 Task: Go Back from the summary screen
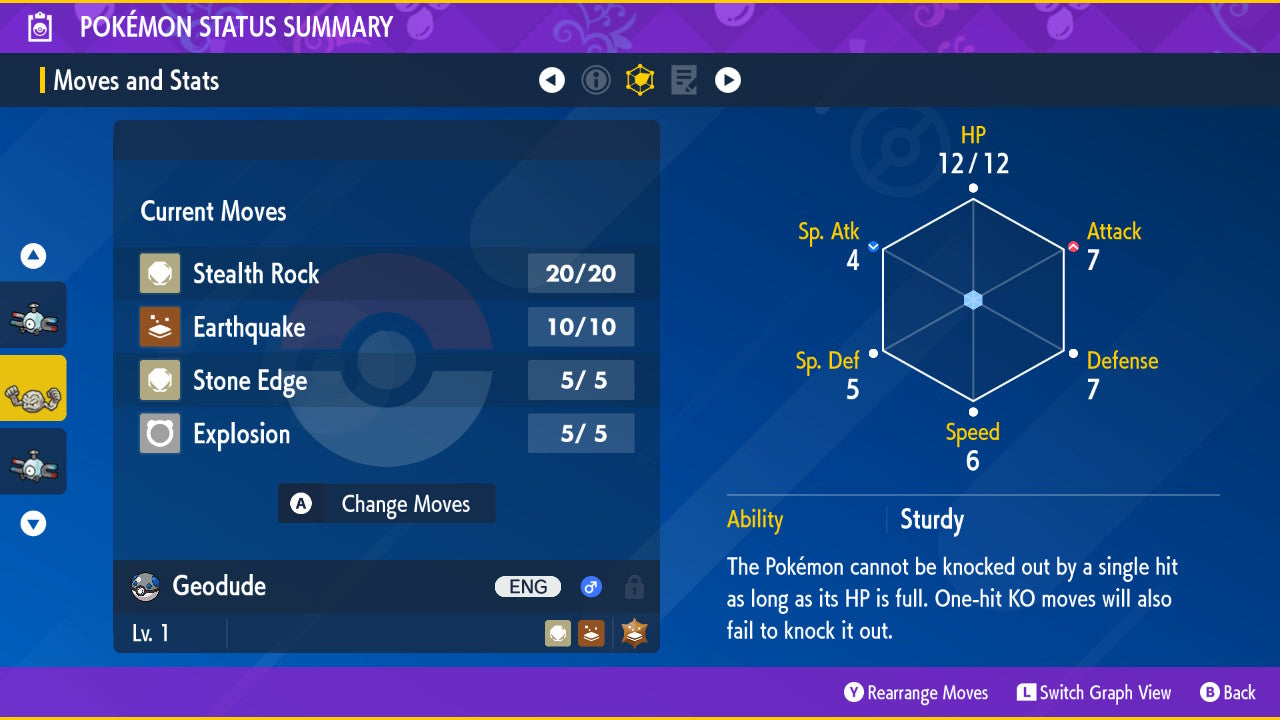[1228, 693]
